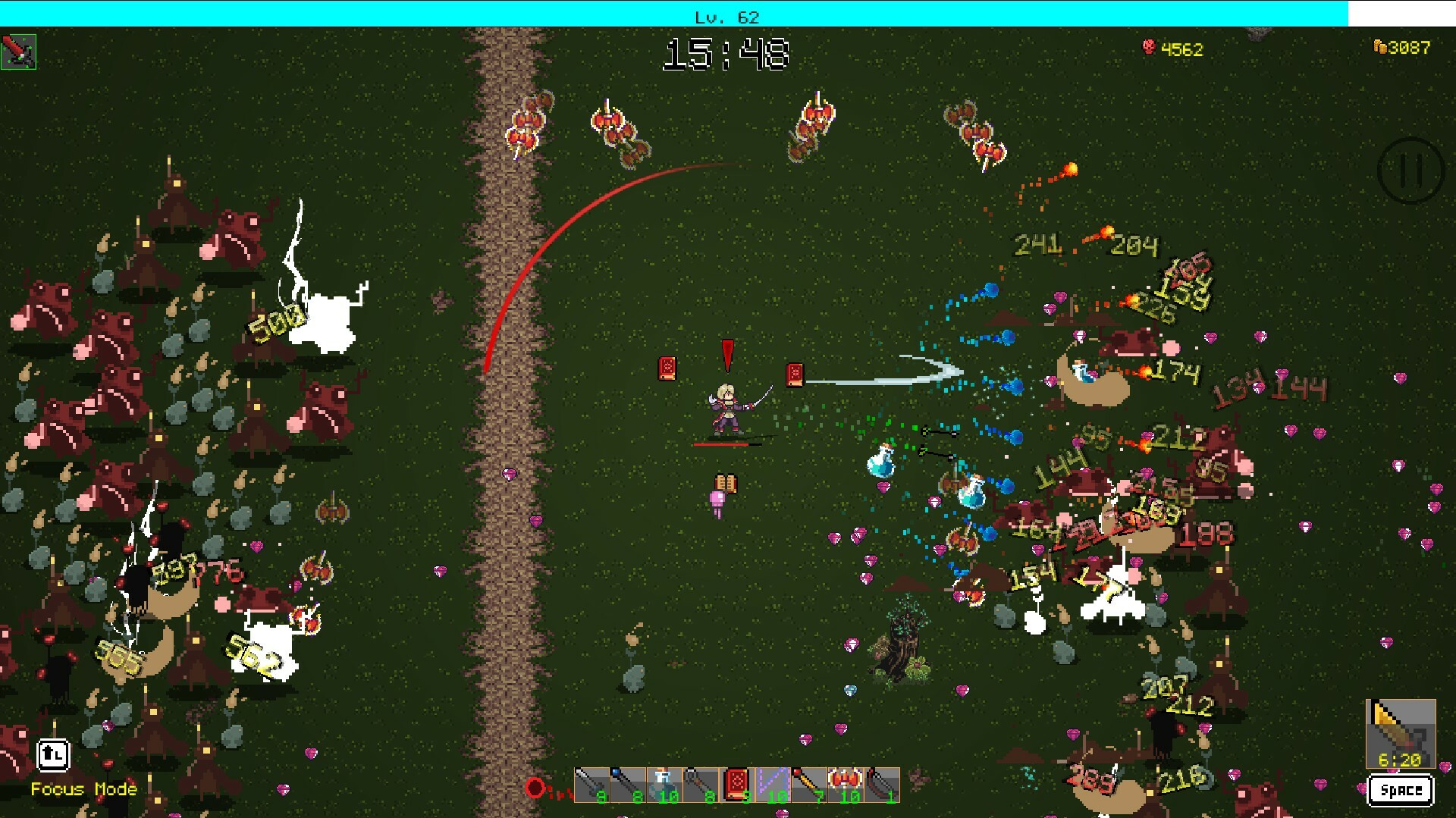Screen dimensions: 1456x818
Task: Select the red-tipped wand in the hotbar
Action: 809,785
